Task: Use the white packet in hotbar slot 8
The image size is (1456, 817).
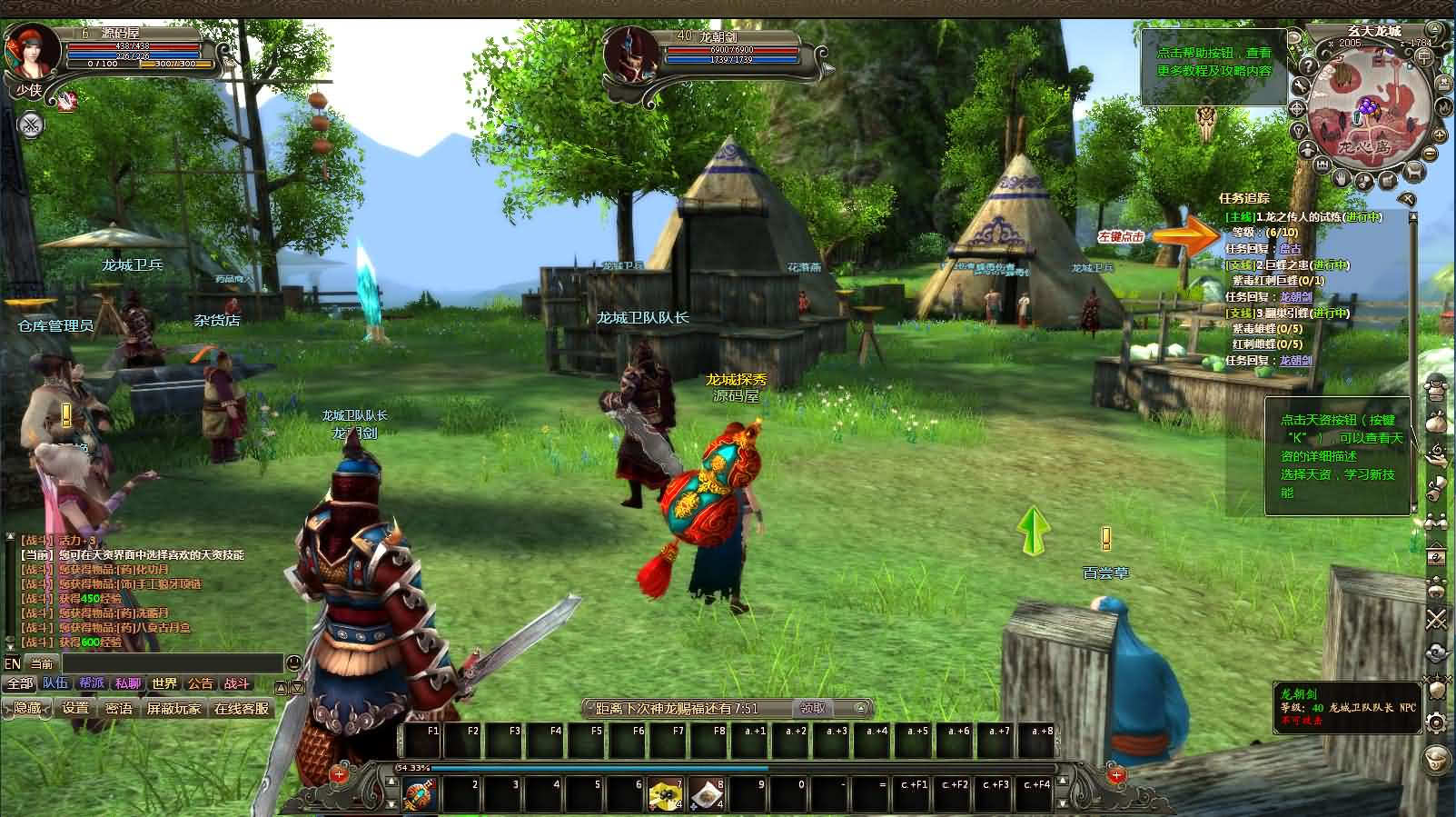Action: coord(707,795)
